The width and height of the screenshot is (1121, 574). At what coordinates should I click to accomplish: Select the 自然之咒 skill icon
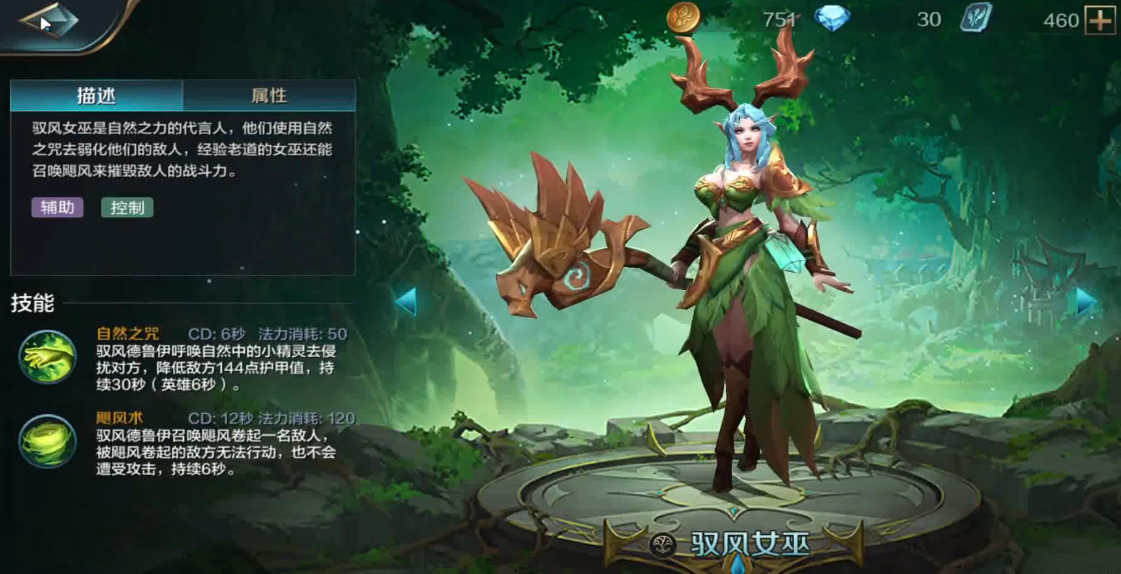(x=47, y=357)
